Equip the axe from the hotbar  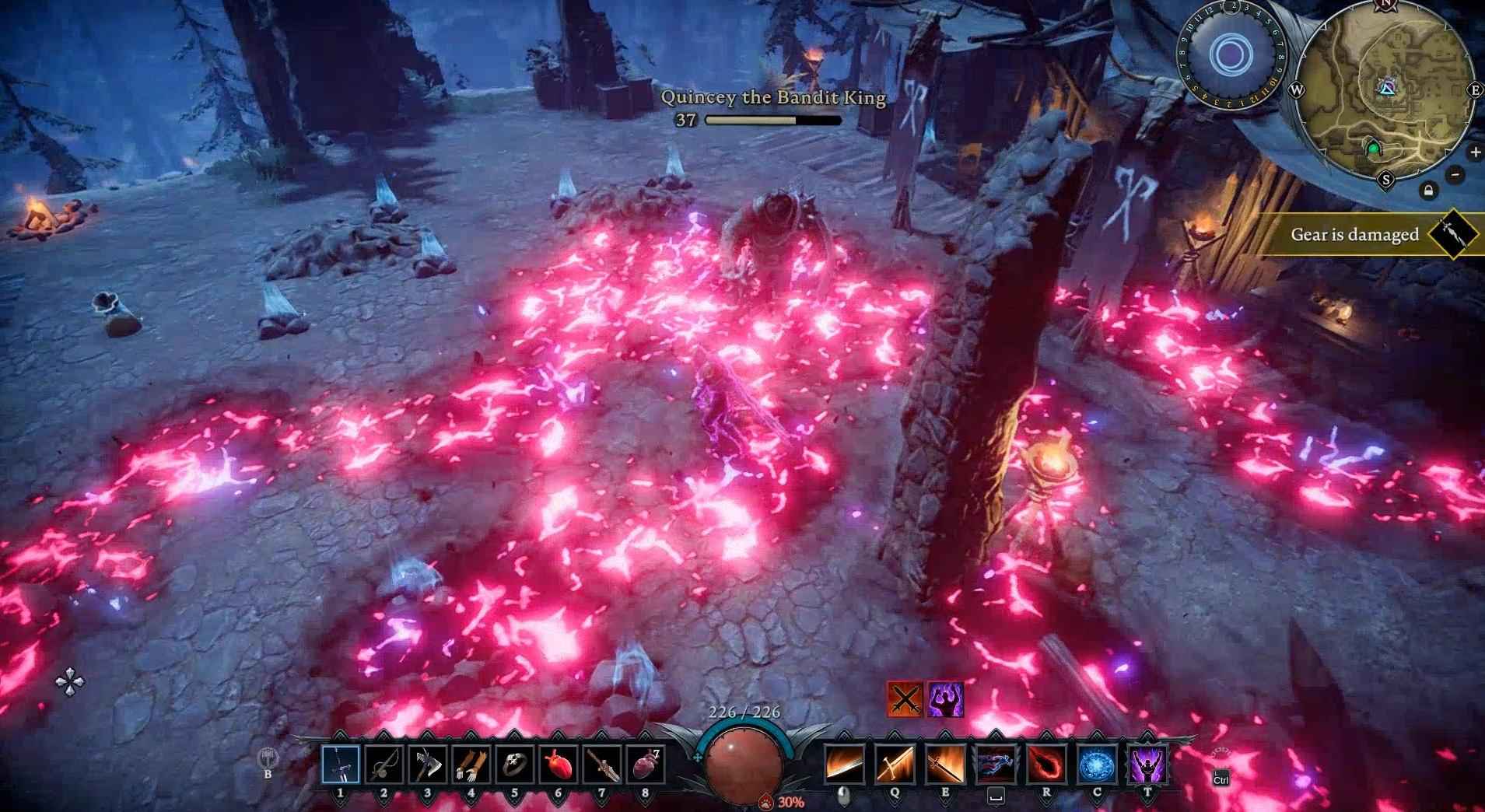pyautogui.click(x=428, y=765)
